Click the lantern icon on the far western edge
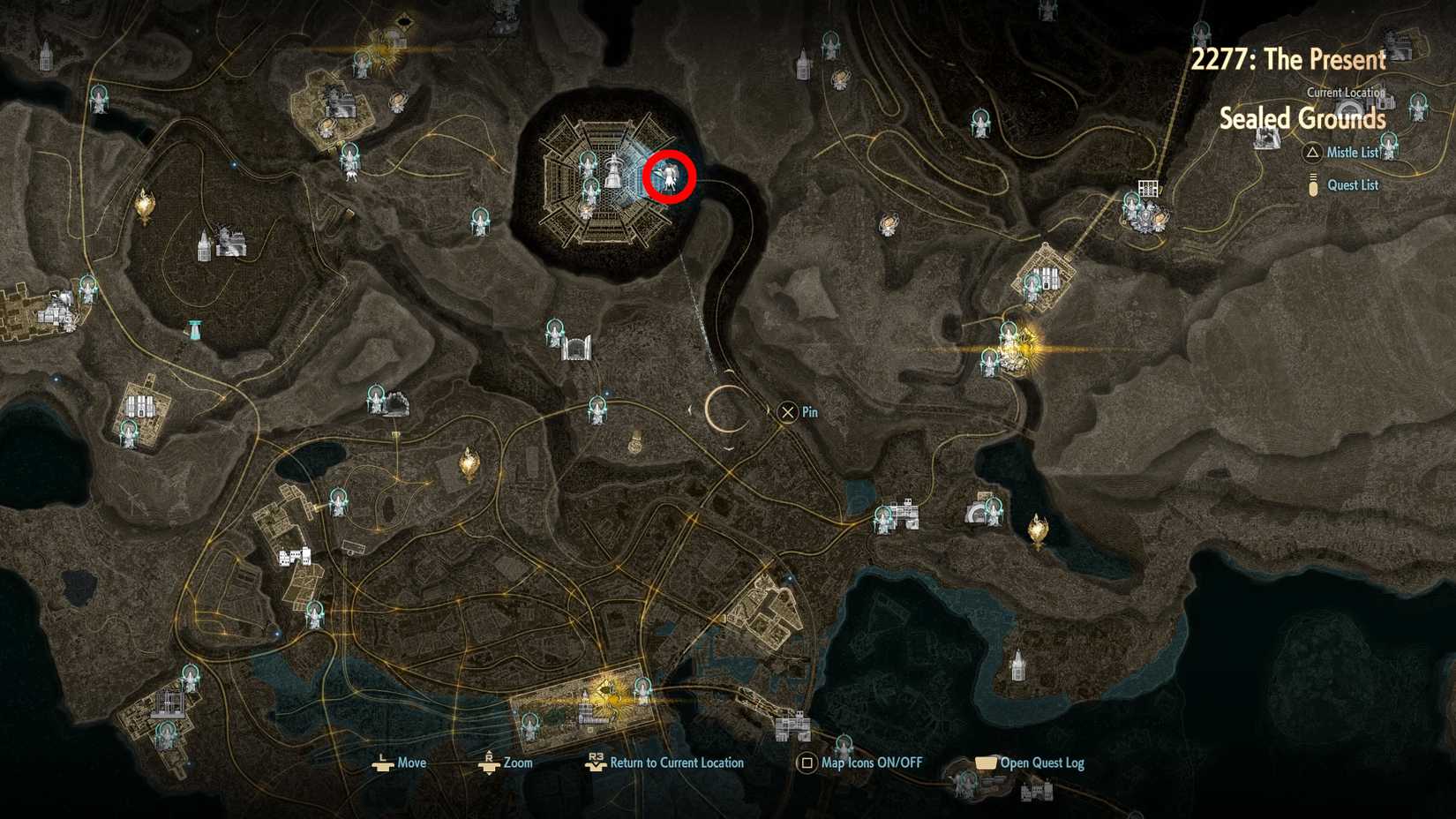The image size is (1456, 819). [x=144, y=203]
